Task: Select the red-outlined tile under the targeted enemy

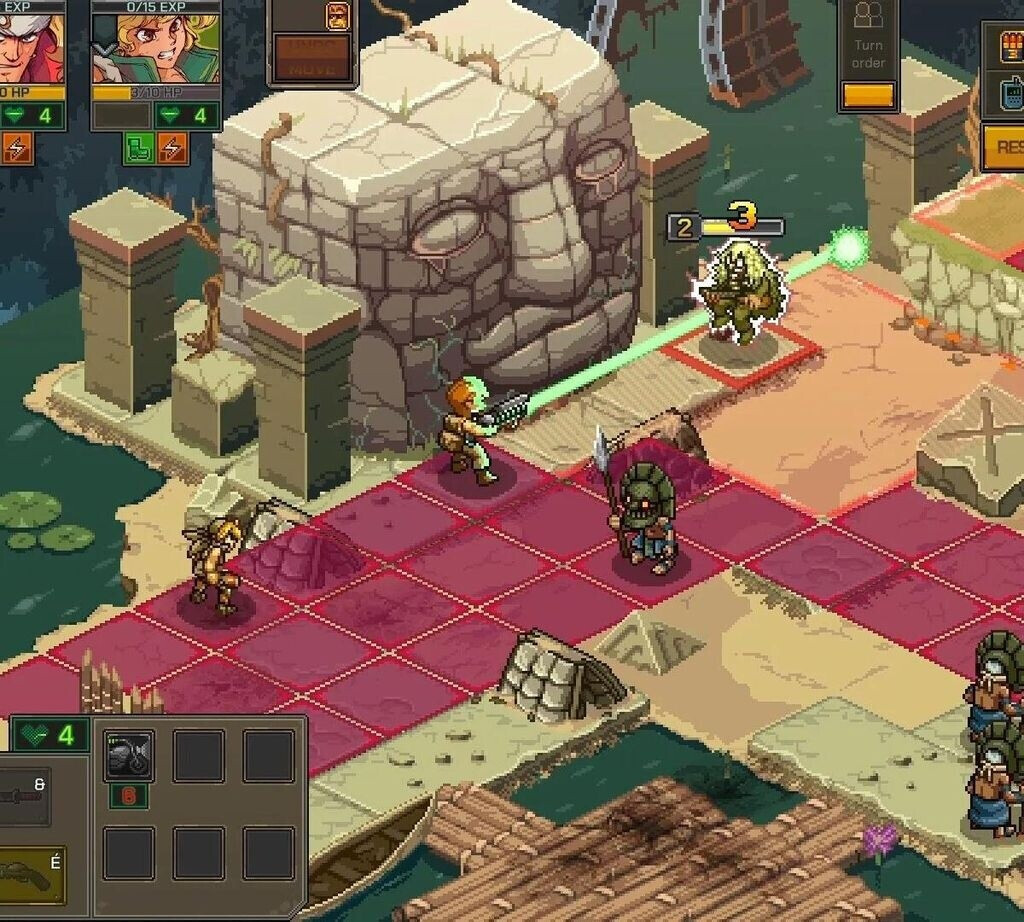Action: click(740, 351)
